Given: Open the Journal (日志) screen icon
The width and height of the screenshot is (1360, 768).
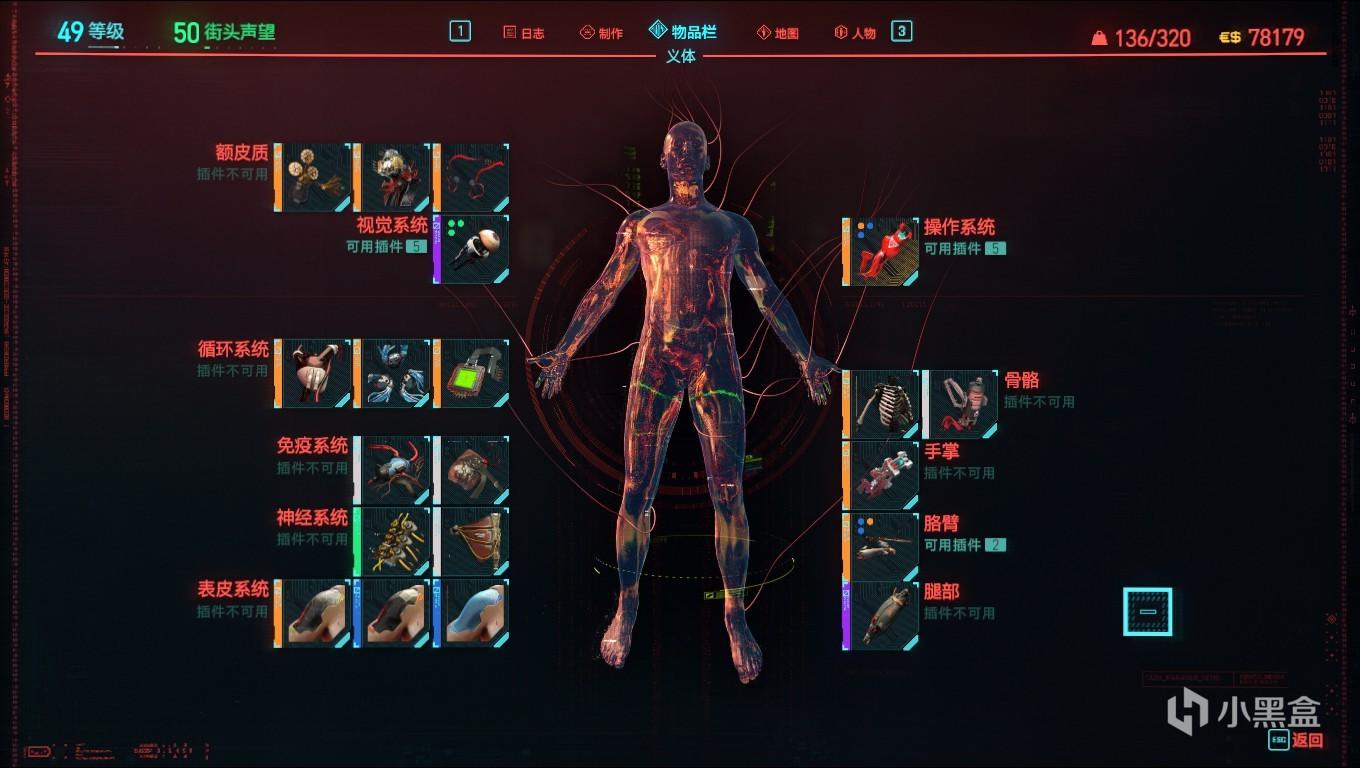Looking at the screenshot, I should (x=524, y=31).
